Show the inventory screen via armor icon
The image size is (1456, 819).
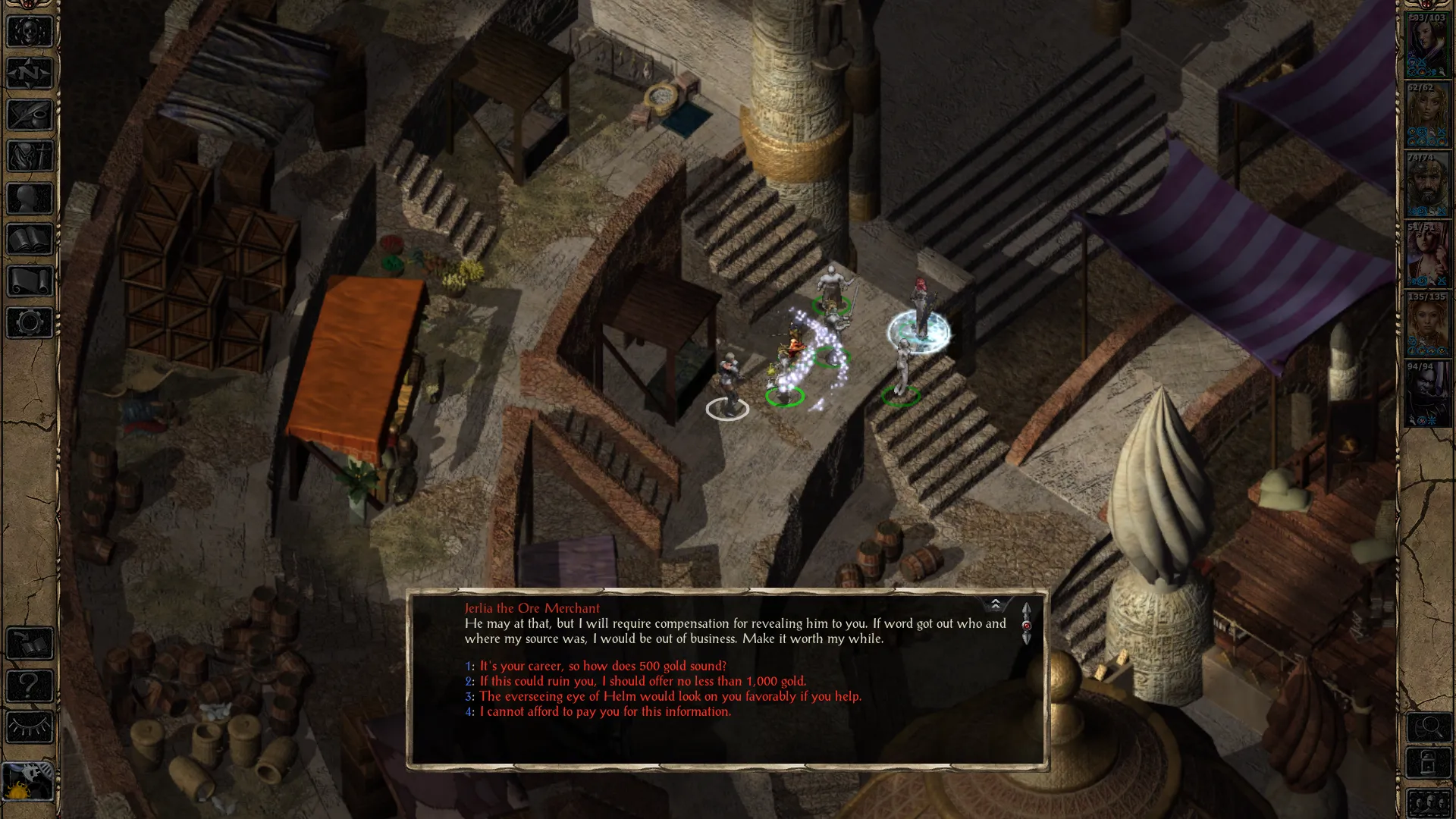tap(30, 157)
